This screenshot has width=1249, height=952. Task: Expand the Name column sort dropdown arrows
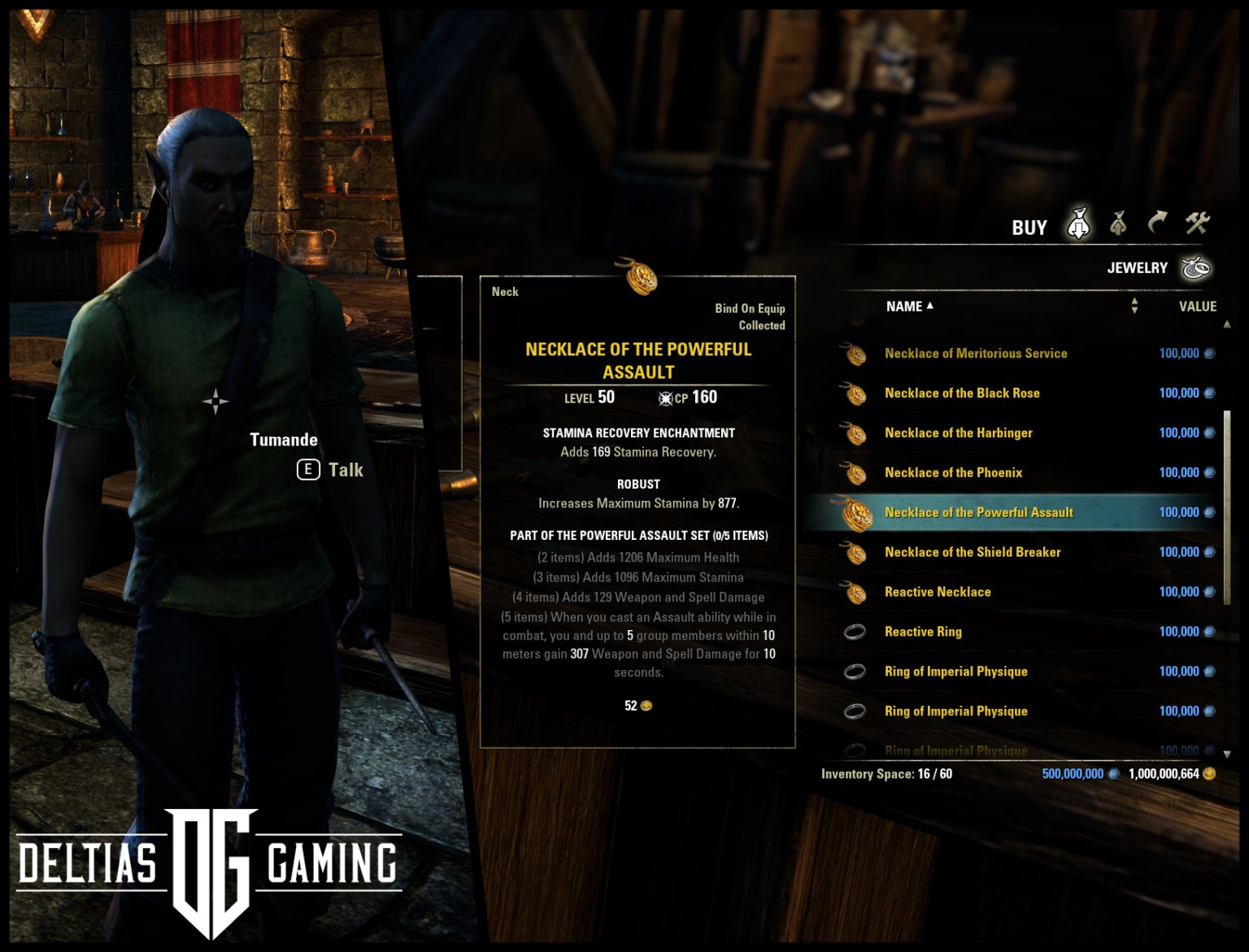pos(1134,306)
